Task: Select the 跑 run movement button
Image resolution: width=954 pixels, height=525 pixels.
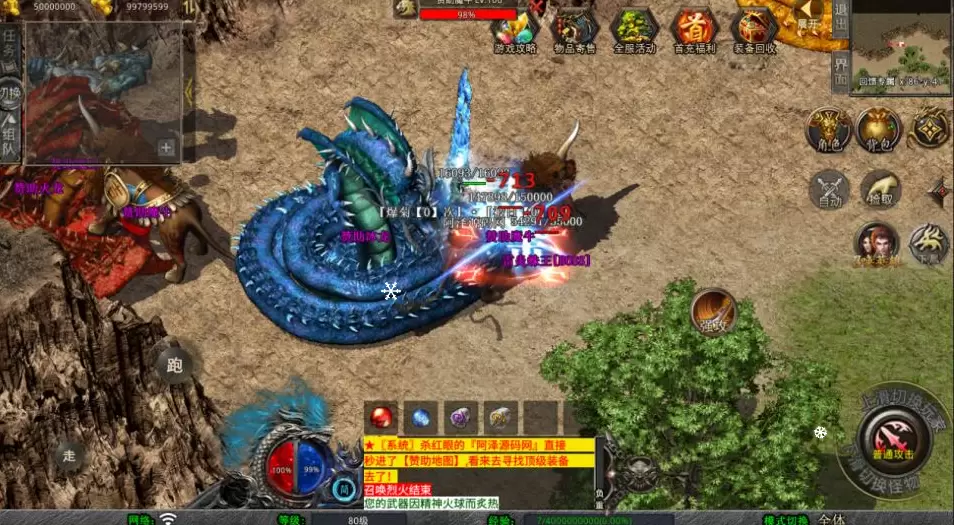Action: click(x=175, y=366)
